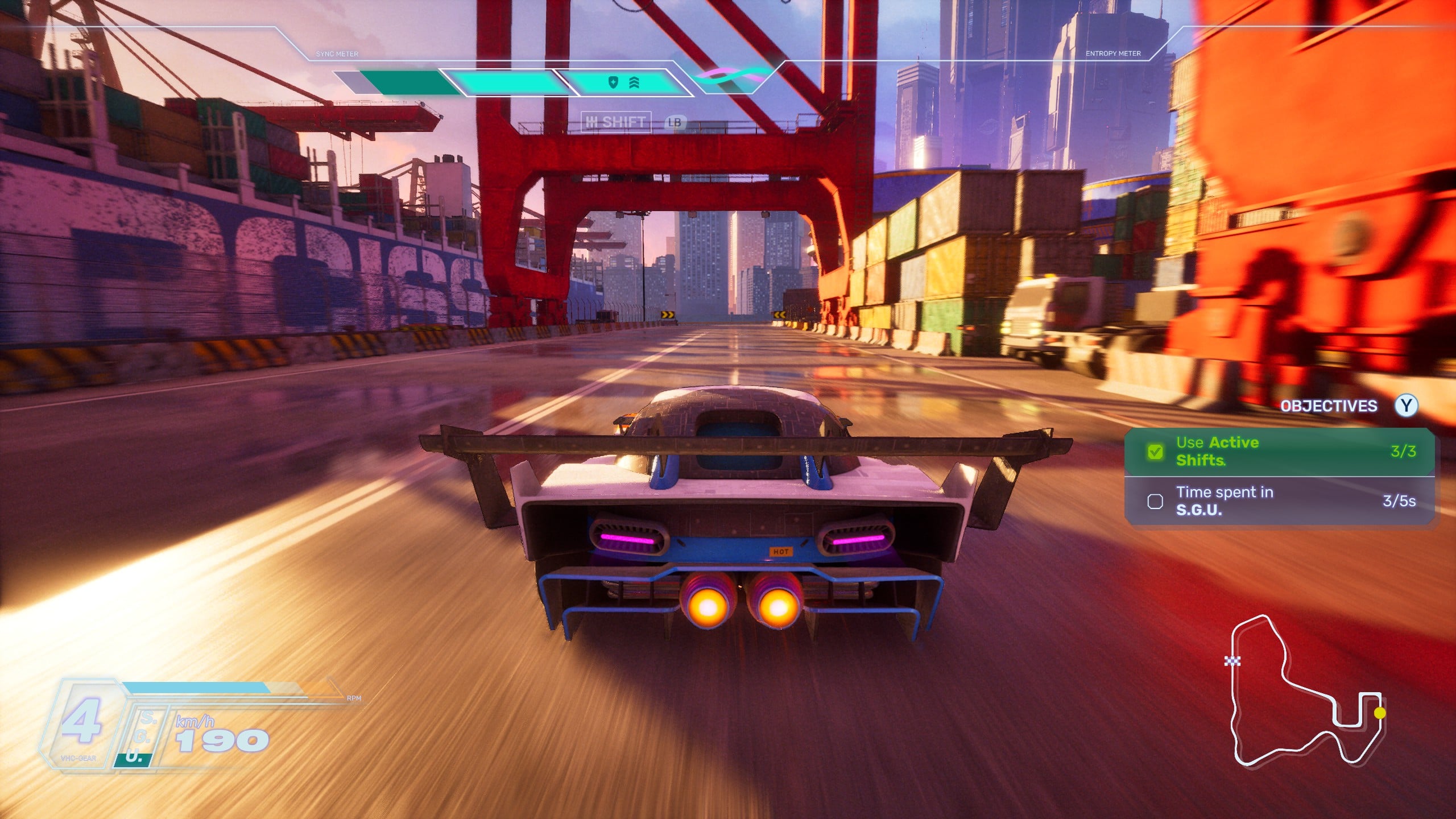Click the yellow player dot on minimap
The image size is (1456, 819).
click(x=1379, y=713)
